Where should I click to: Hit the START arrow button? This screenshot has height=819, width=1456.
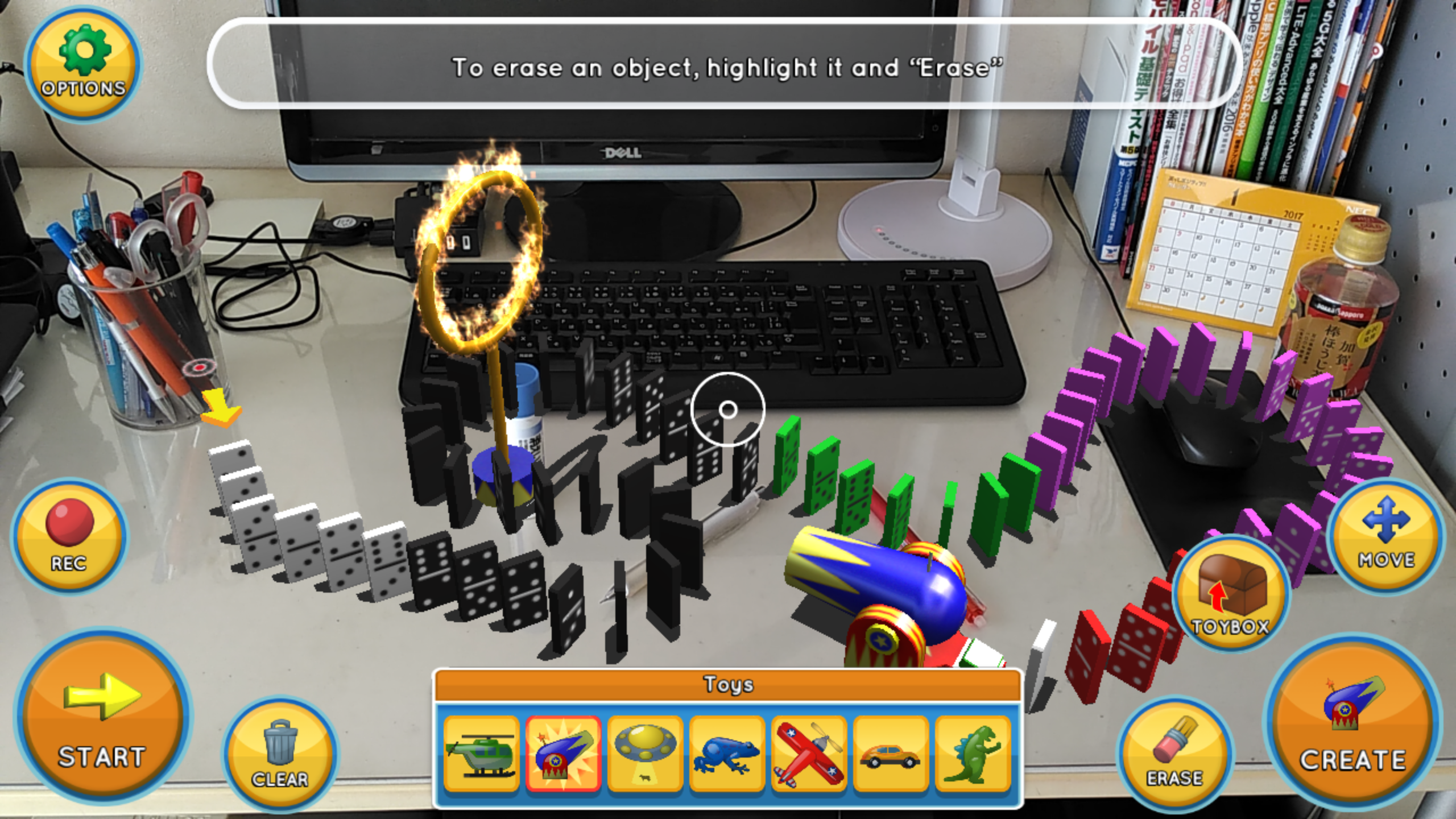click(x=102, y=717)
